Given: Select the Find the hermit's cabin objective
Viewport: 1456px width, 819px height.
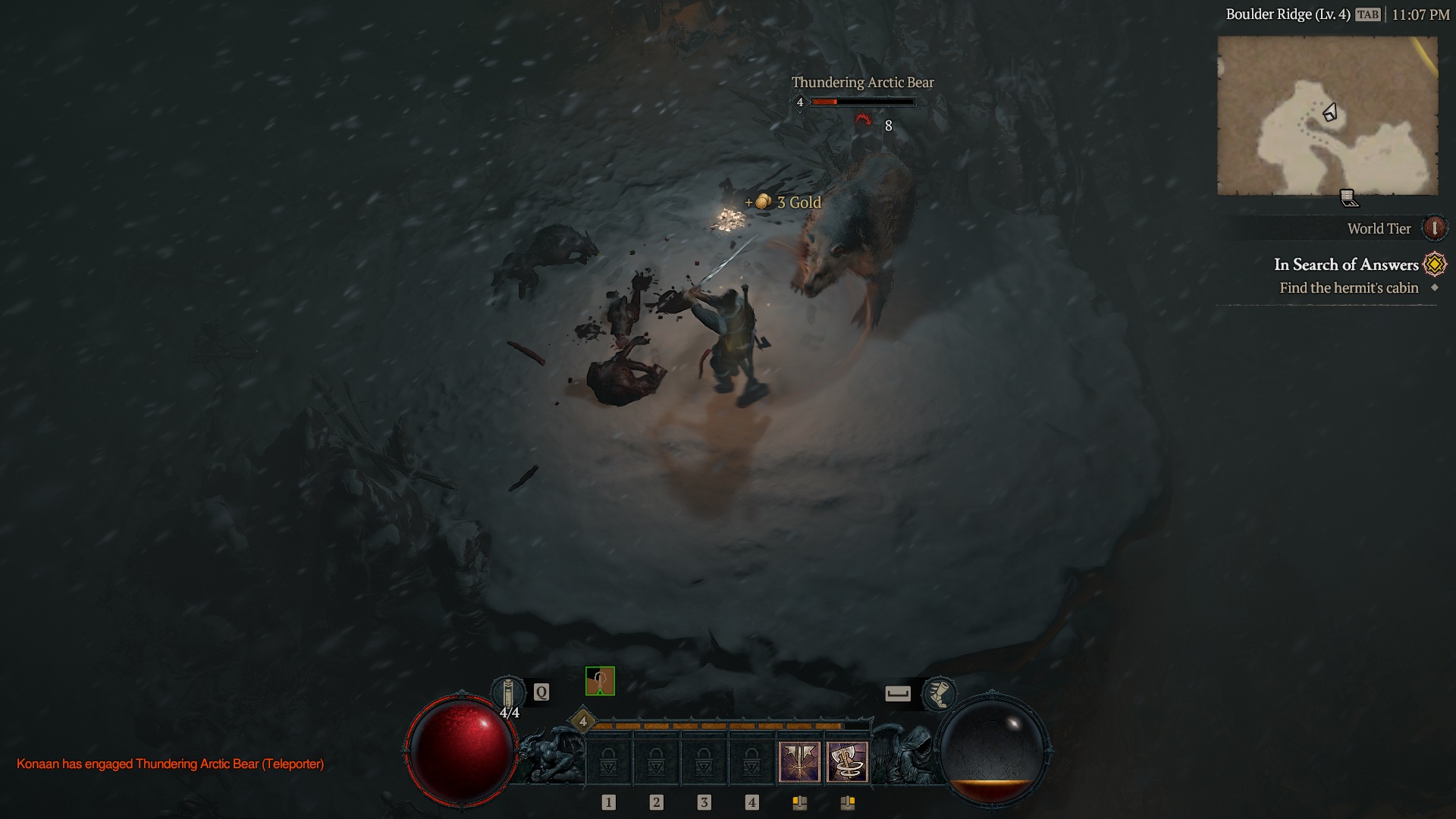Looking at the screenshot, I should point(1348,288).
